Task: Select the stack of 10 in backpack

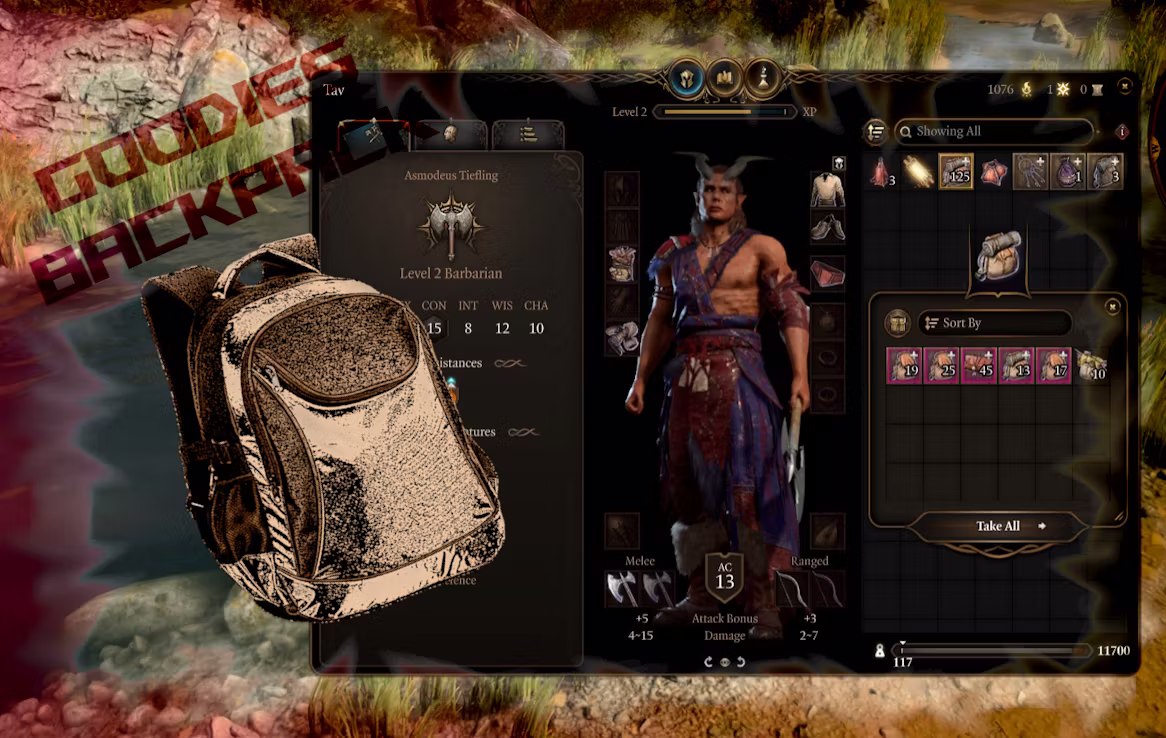Action: pos(1092,366)
